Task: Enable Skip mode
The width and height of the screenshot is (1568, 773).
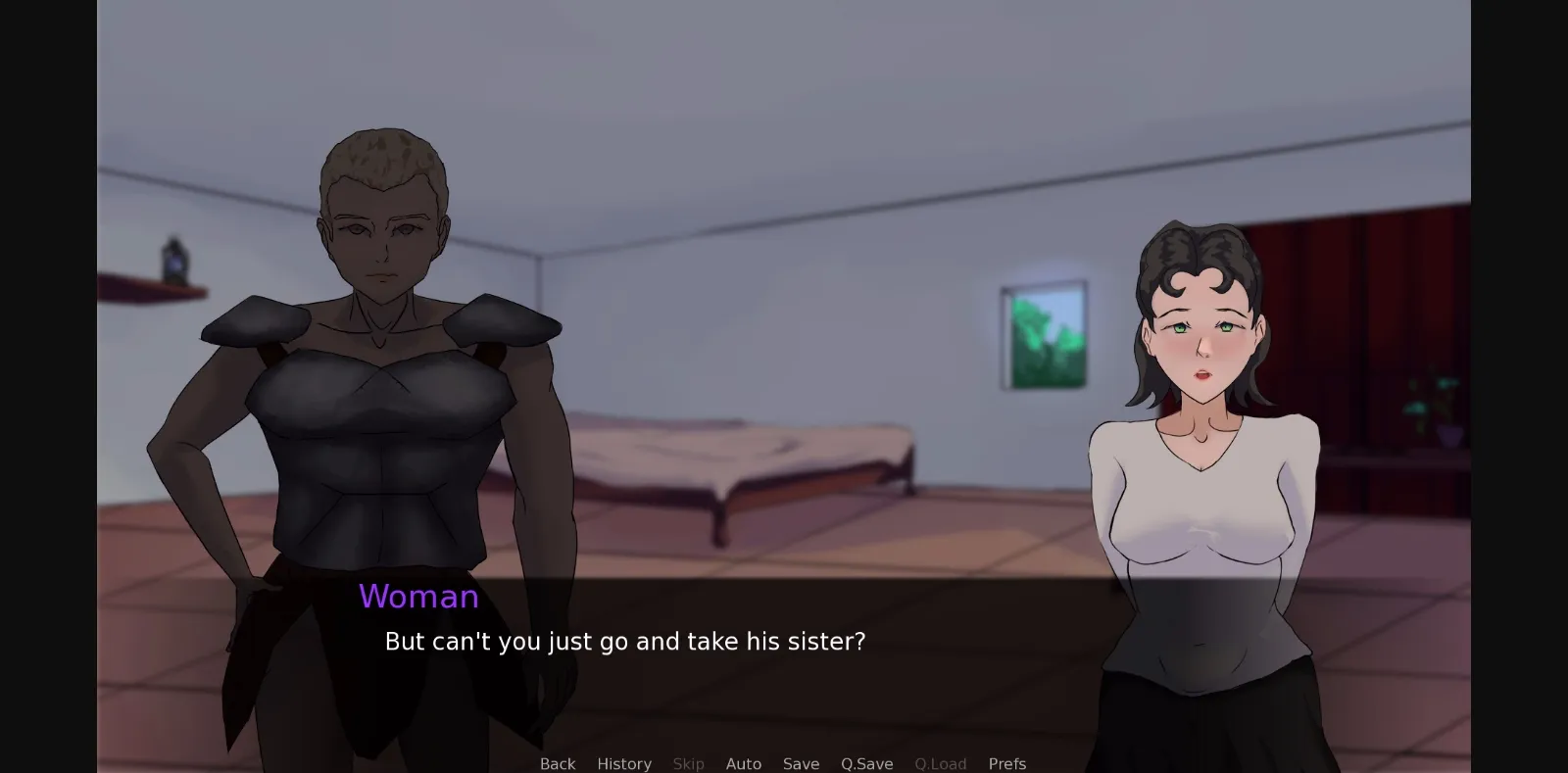Action: click(689, 763)
